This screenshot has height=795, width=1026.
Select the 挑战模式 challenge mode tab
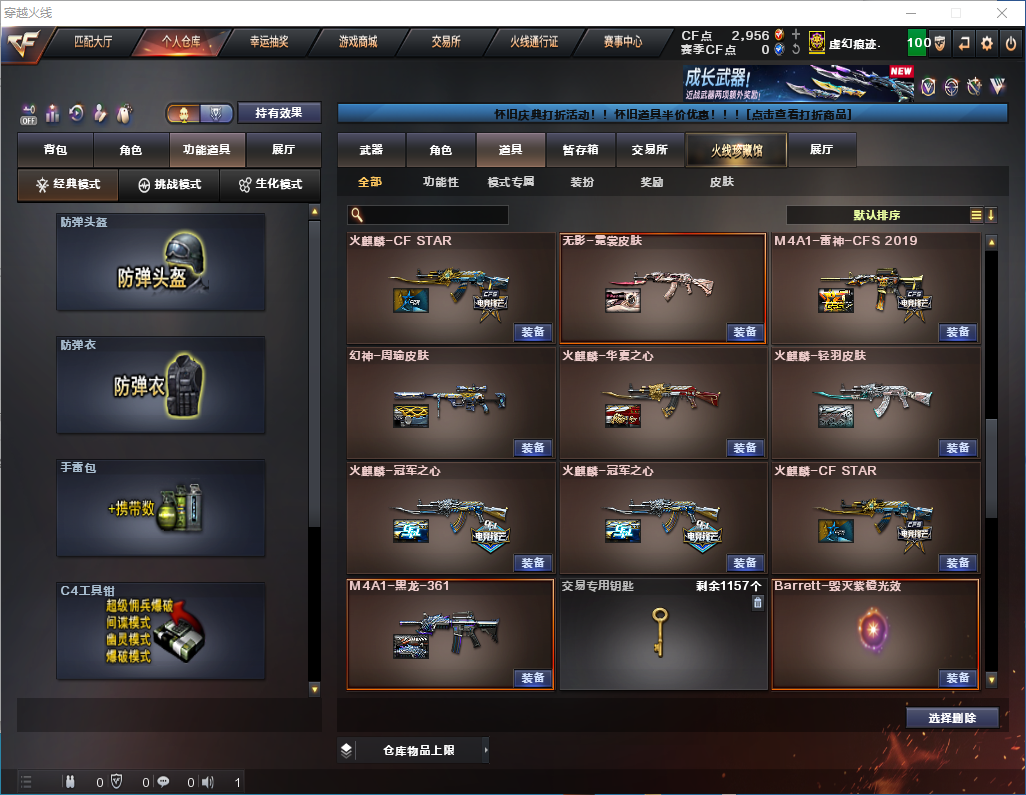(169, 185)
